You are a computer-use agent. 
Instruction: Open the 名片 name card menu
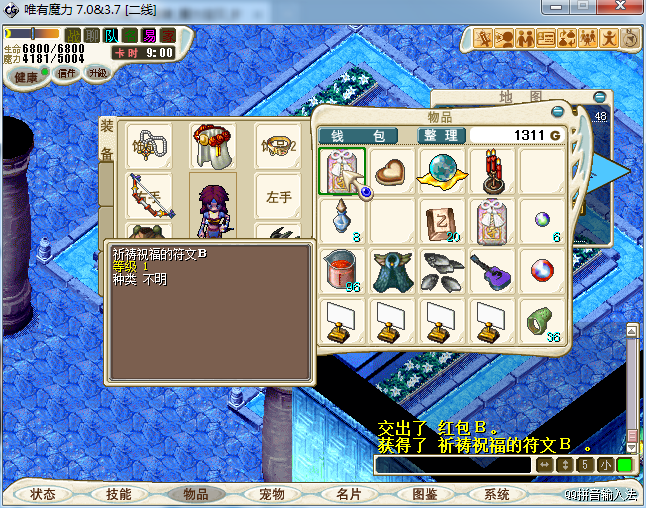[348, 494]
